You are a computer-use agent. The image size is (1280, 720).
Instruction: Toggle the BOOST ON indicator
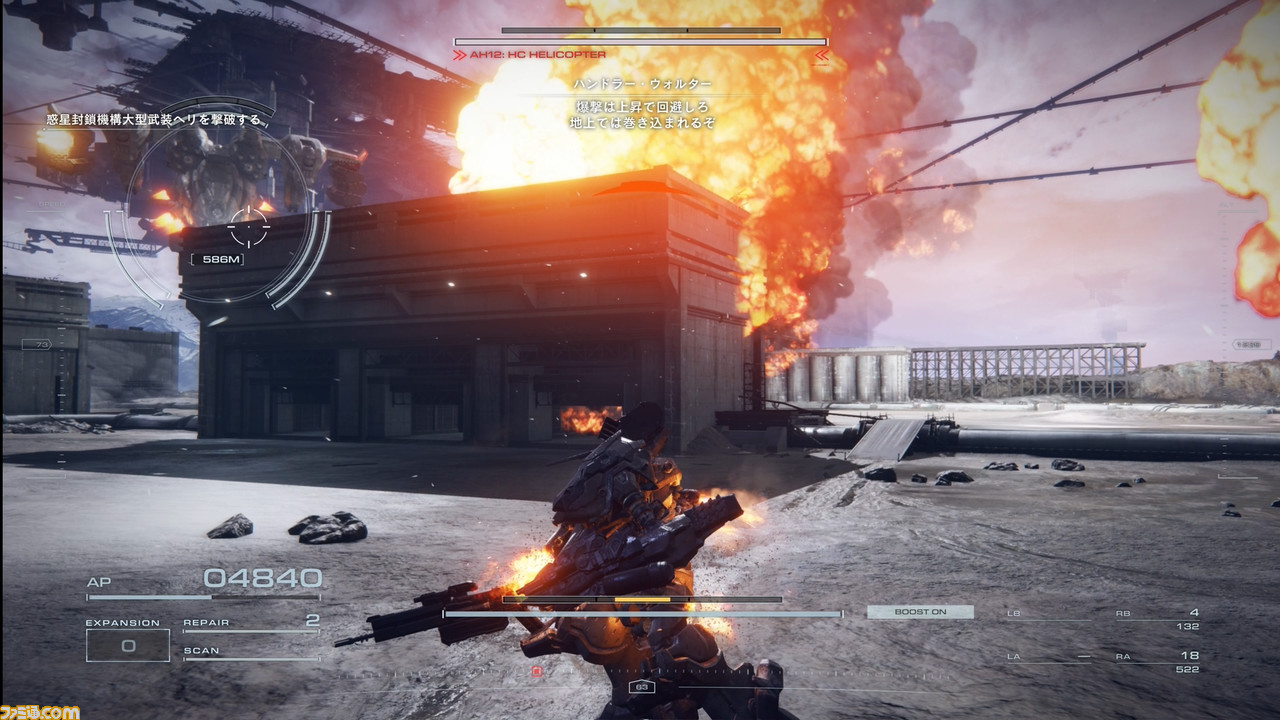(920, 612)
